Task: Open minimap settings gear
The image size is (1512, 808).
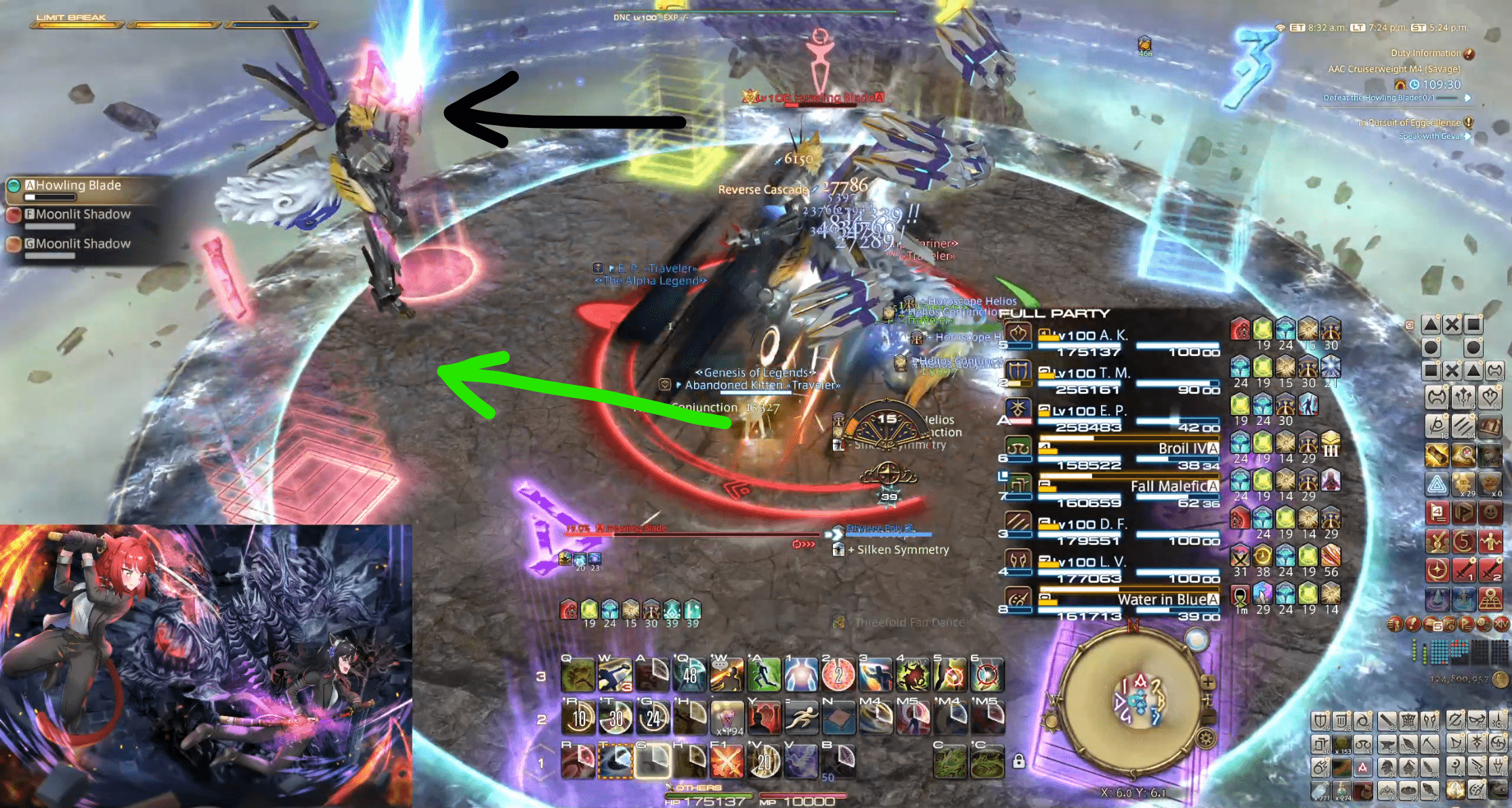Action: (1206, 738)
